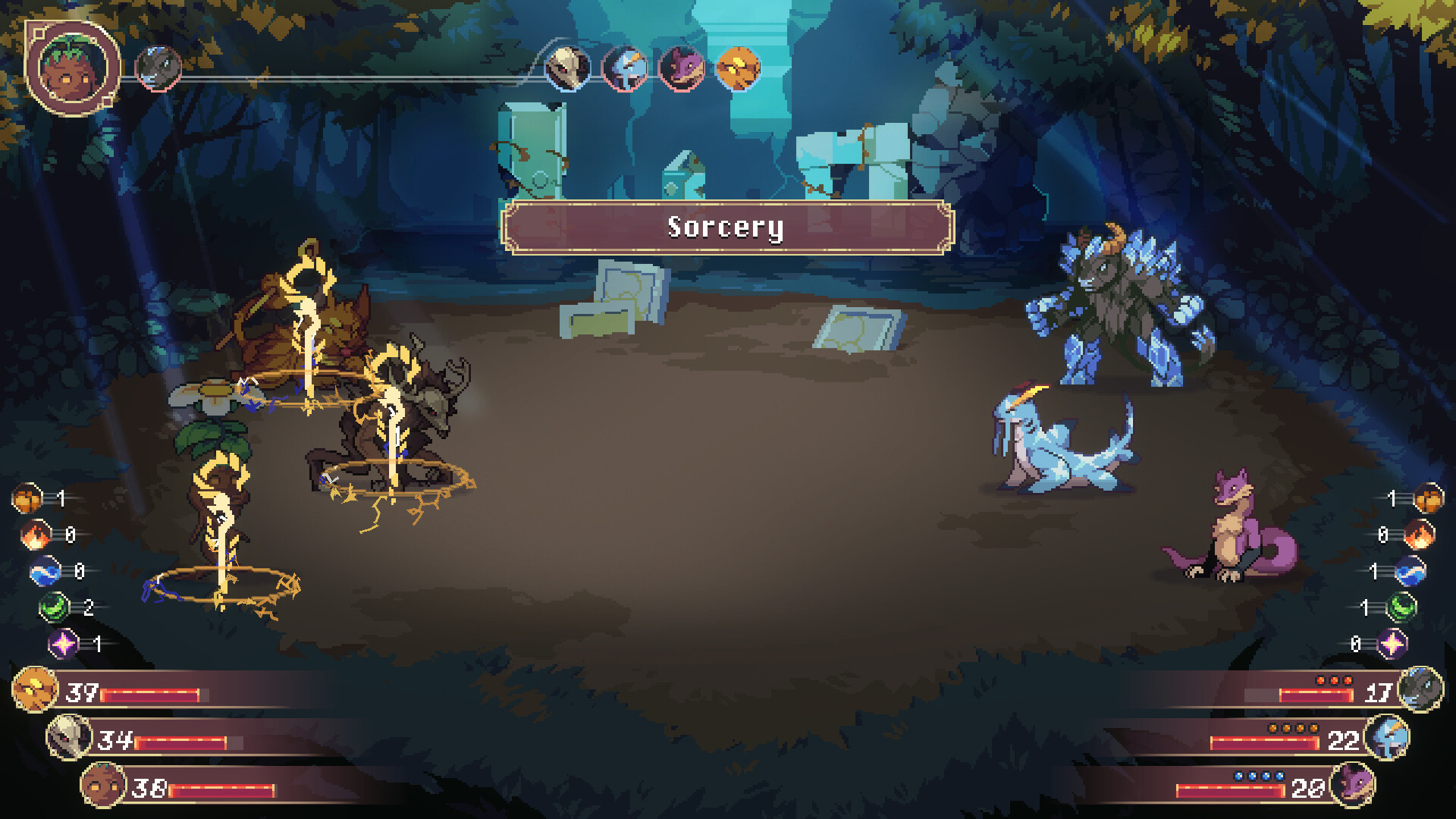Toggle the orange stamina pips above the 17 HP bar
Screen dimensions: 1456x819
tap(1335, 680)
